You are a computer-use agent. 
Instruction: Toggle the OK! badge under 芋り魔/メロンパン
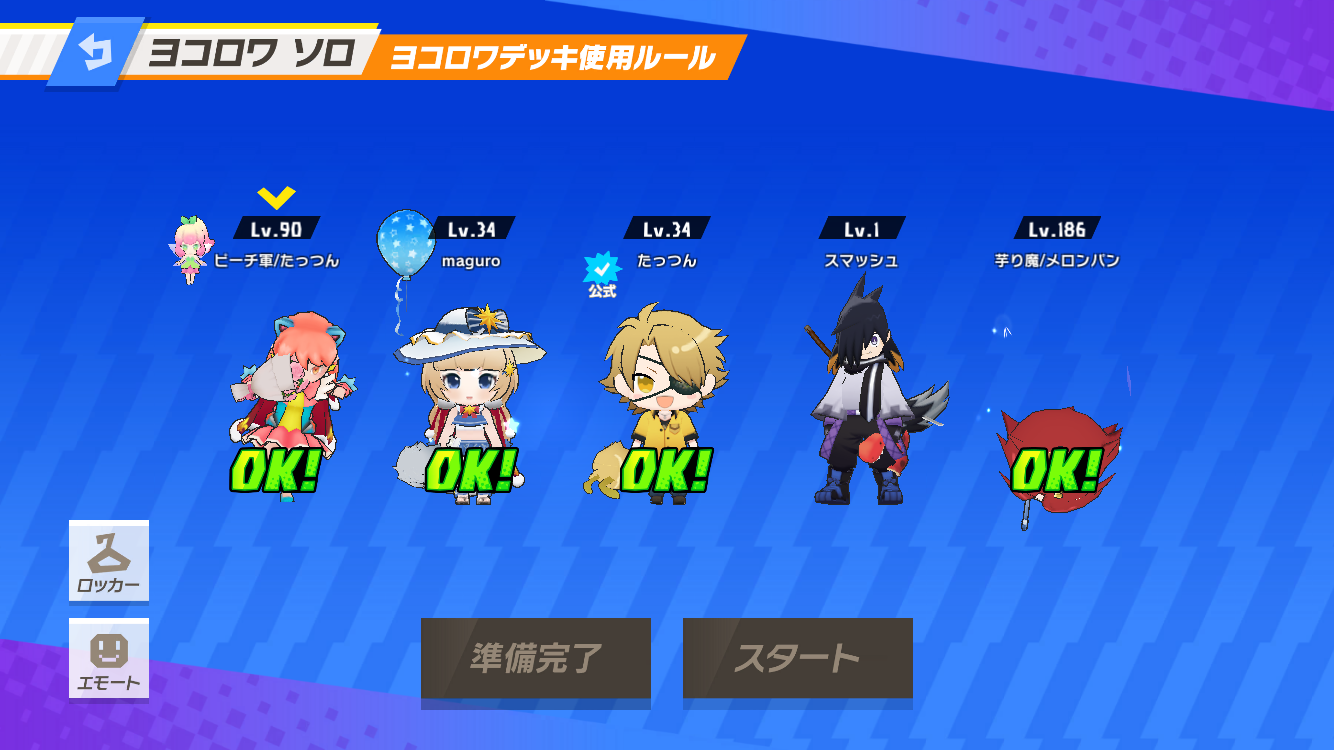1055,470
